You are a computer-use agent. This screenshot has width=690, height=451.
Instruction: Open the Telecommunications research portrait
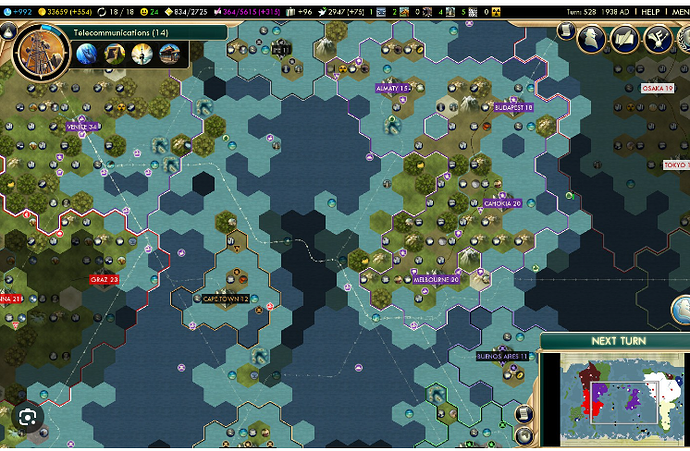click(x=37, y=50)
